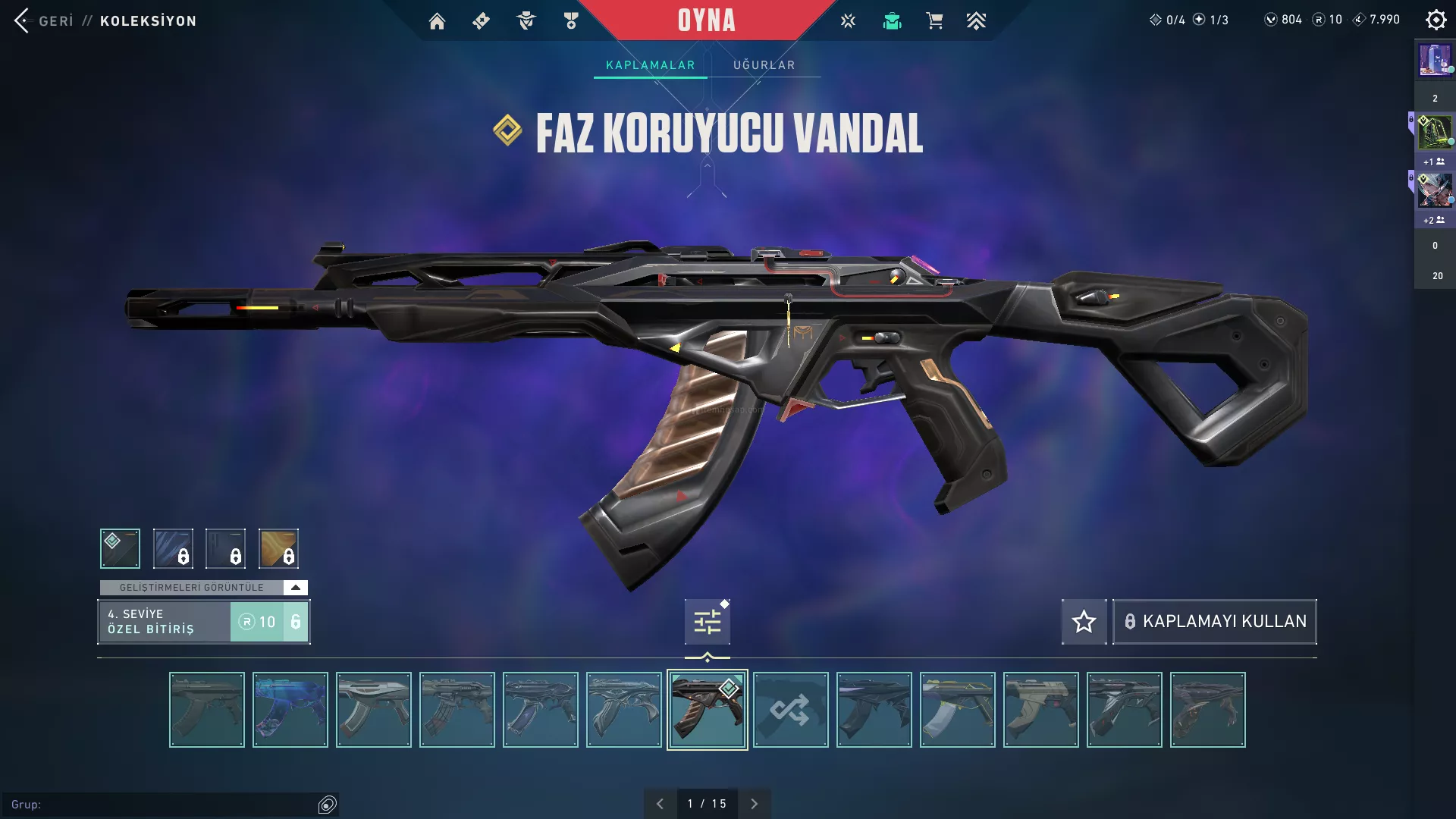Screen dimensions: 1456x819
Task: Select the default Vandal skin thumbnail
Action: pos(206,710)
